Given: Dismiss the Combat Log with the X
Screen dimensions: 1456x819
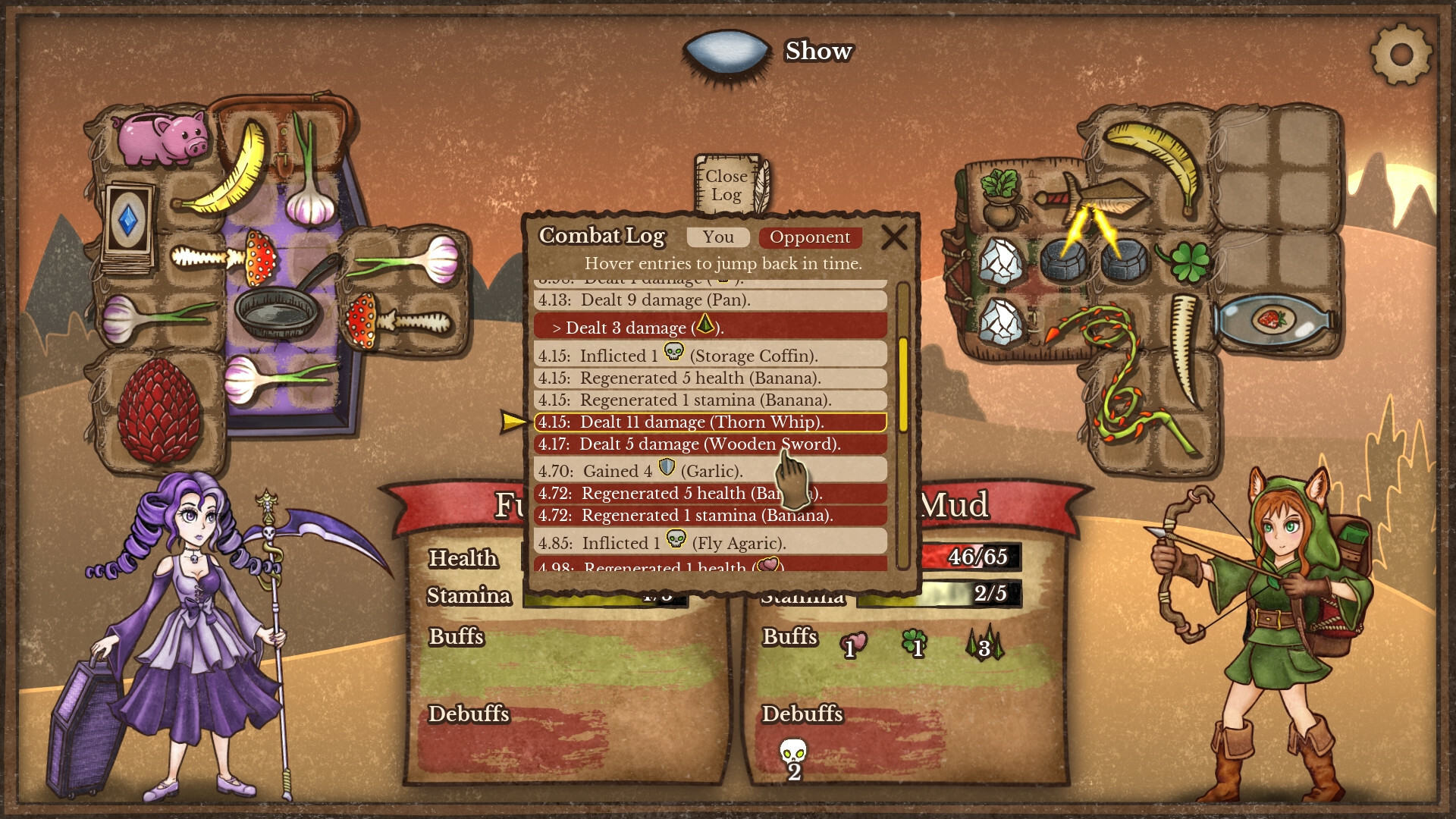Looking at the screenshot, I should [x=895, y=237].
